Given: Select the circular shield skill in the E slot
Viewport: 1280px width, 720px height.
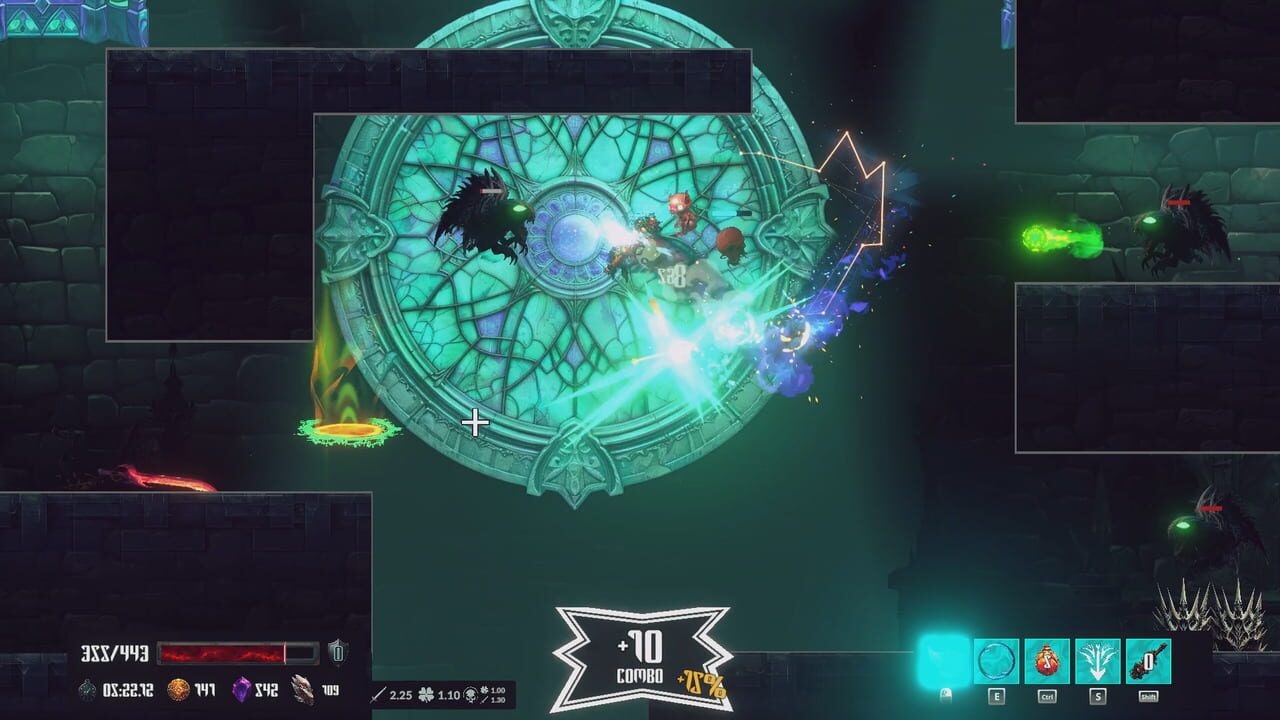Looking at the screenshot, I should point(995,661).
